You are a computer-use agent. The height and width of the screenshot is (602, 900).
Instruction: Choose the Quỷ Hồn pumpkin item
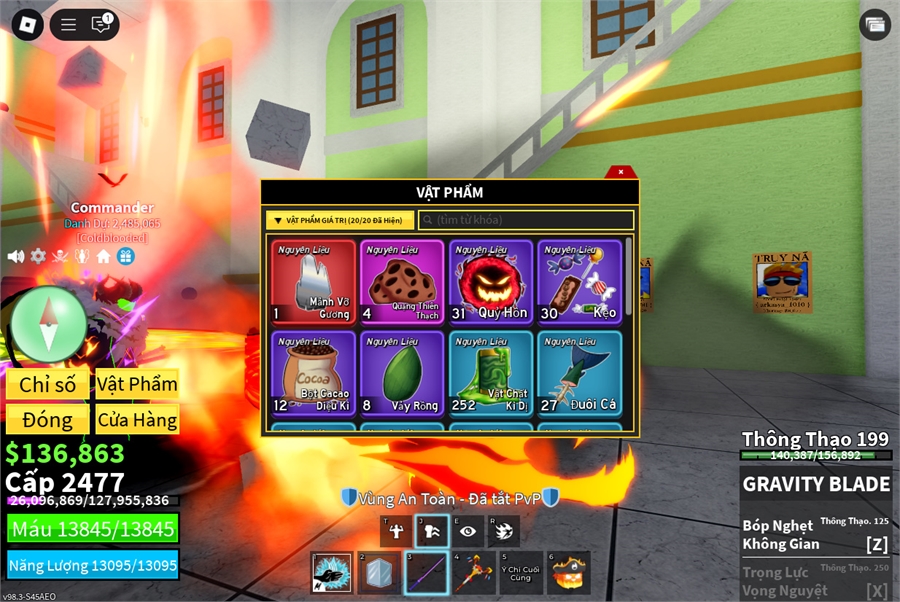(x=492, y=282)
